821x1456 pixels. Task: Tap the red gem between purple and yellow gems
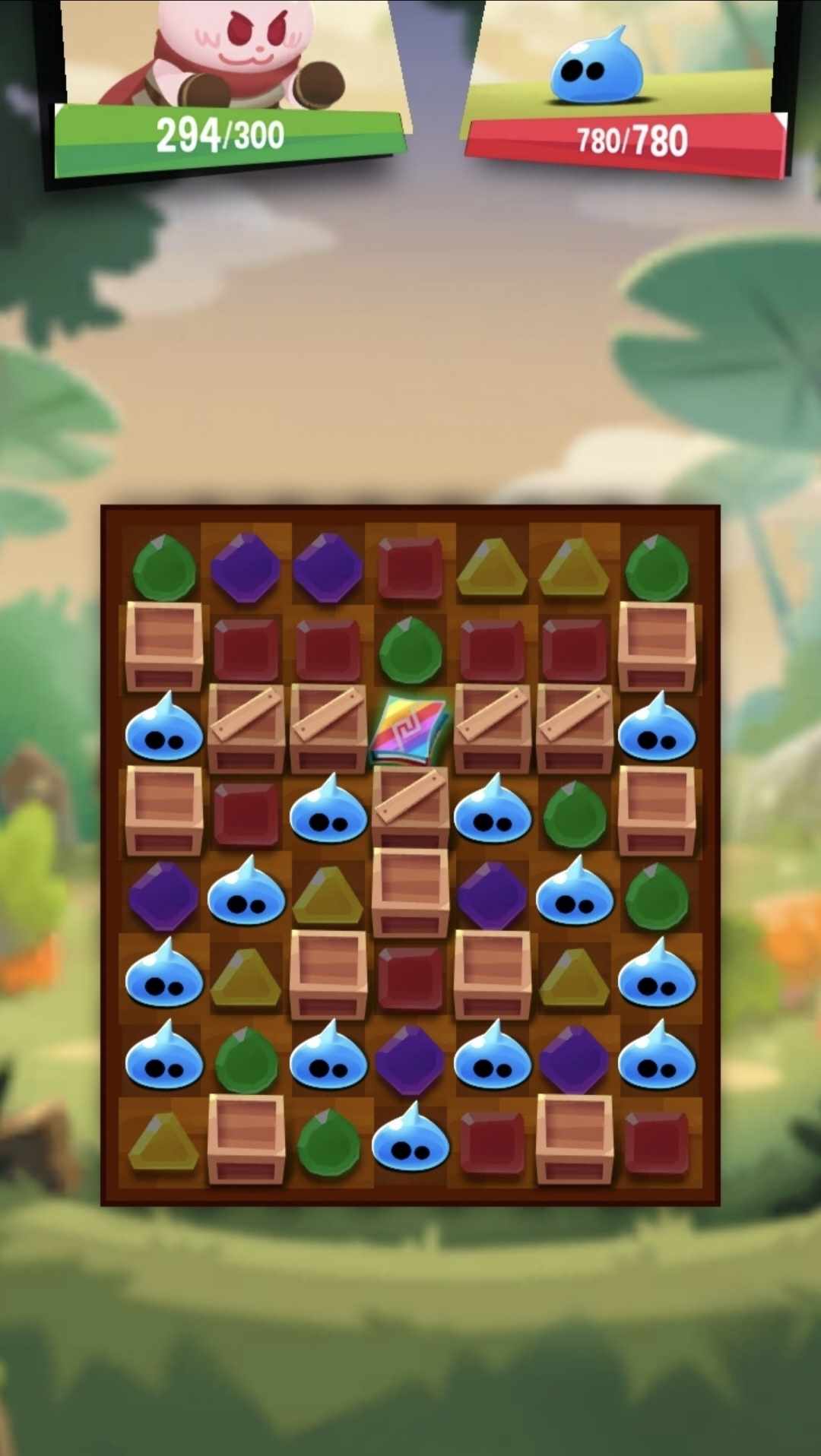point(410,568)
